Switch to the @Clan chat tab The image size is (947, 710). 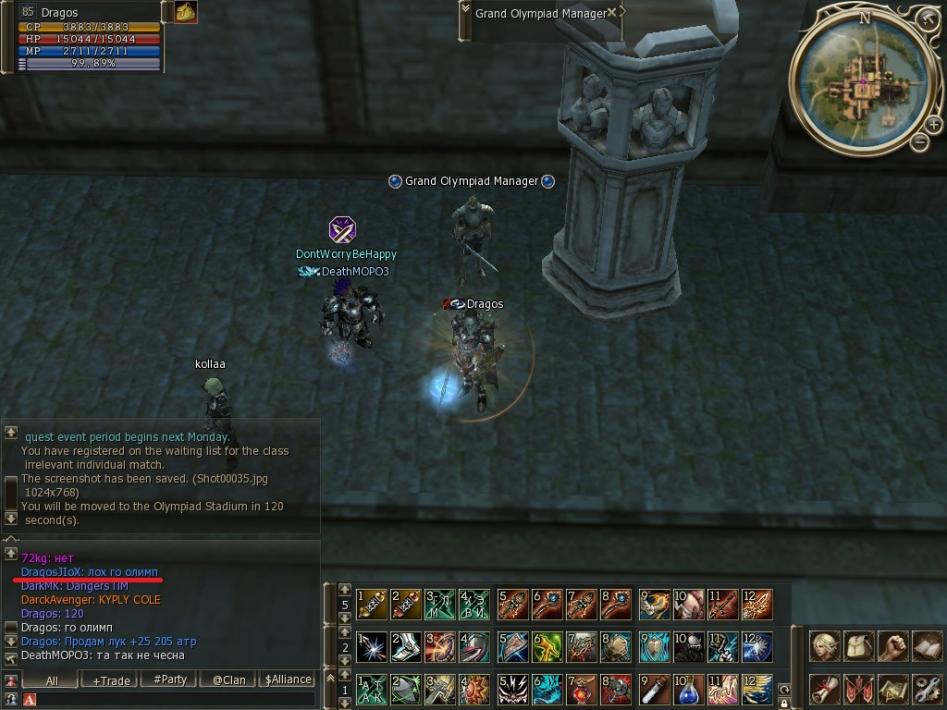pos(228,680)
